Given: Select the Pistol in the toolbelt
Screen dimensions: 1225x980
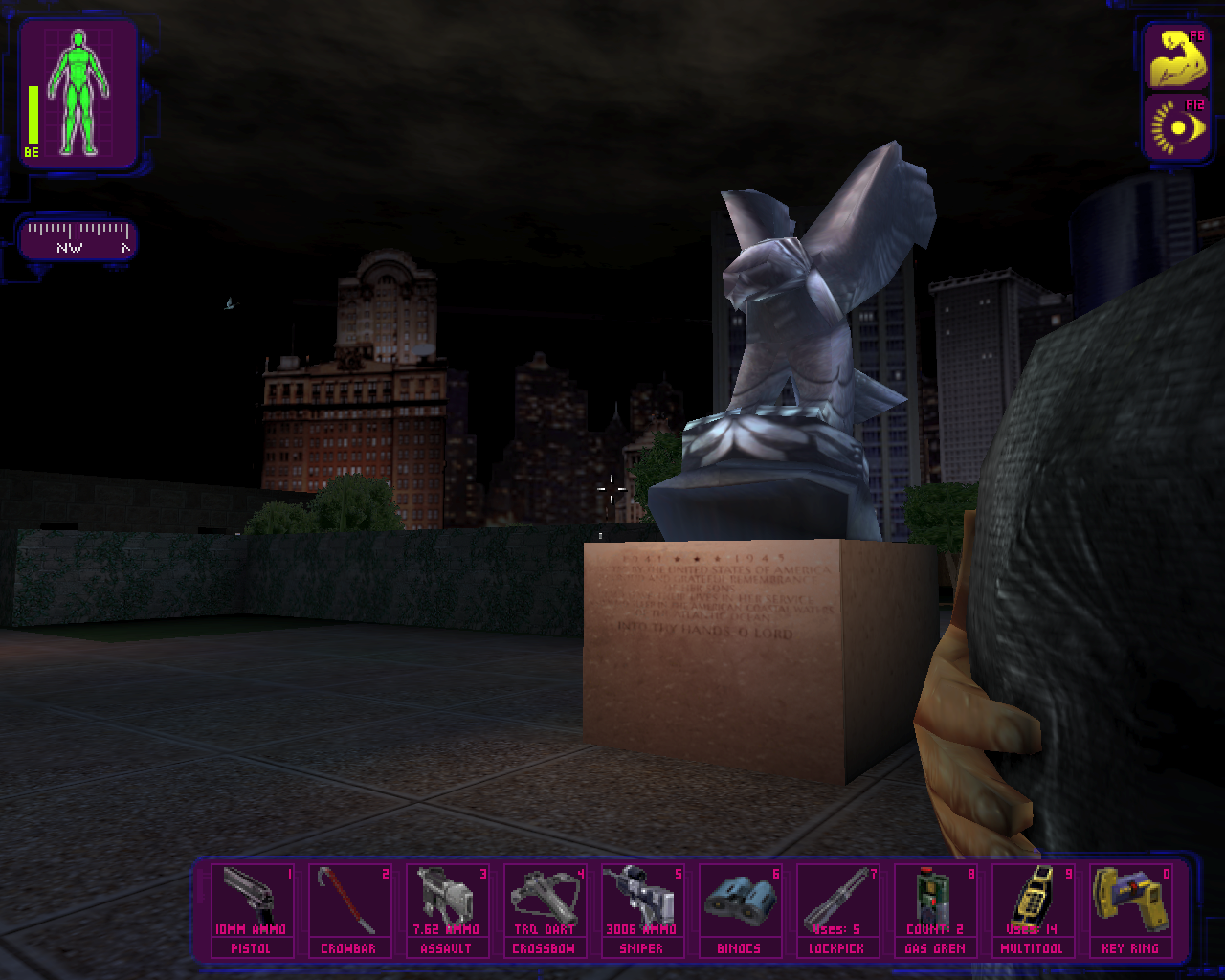Looking at the screenshot, I should pos(250,909).
